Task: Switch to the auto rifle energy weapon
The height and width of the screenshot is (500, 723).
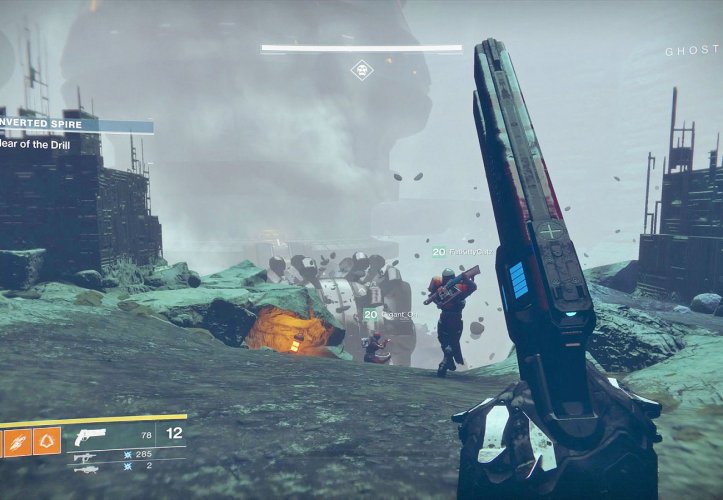Action: (84, 456)
